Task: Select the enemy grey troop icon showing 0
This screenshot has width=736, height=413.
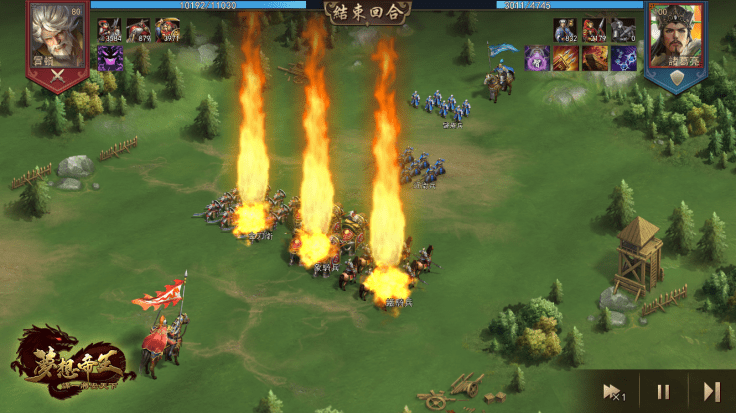Action: click(623, 30)
